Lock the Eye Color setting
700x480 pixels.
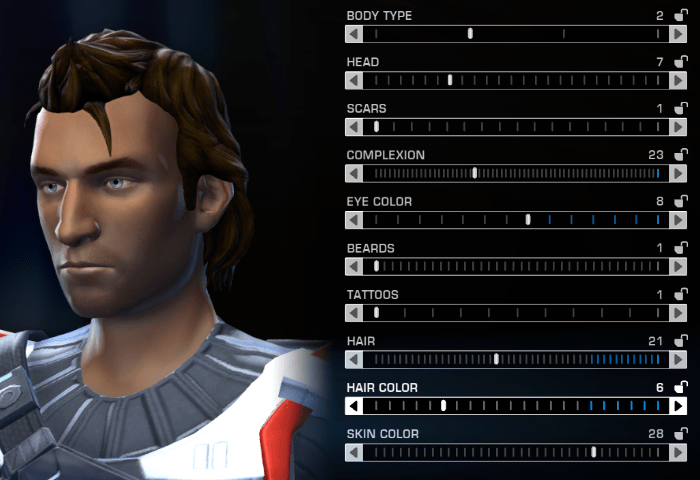[x=681, y=201]
